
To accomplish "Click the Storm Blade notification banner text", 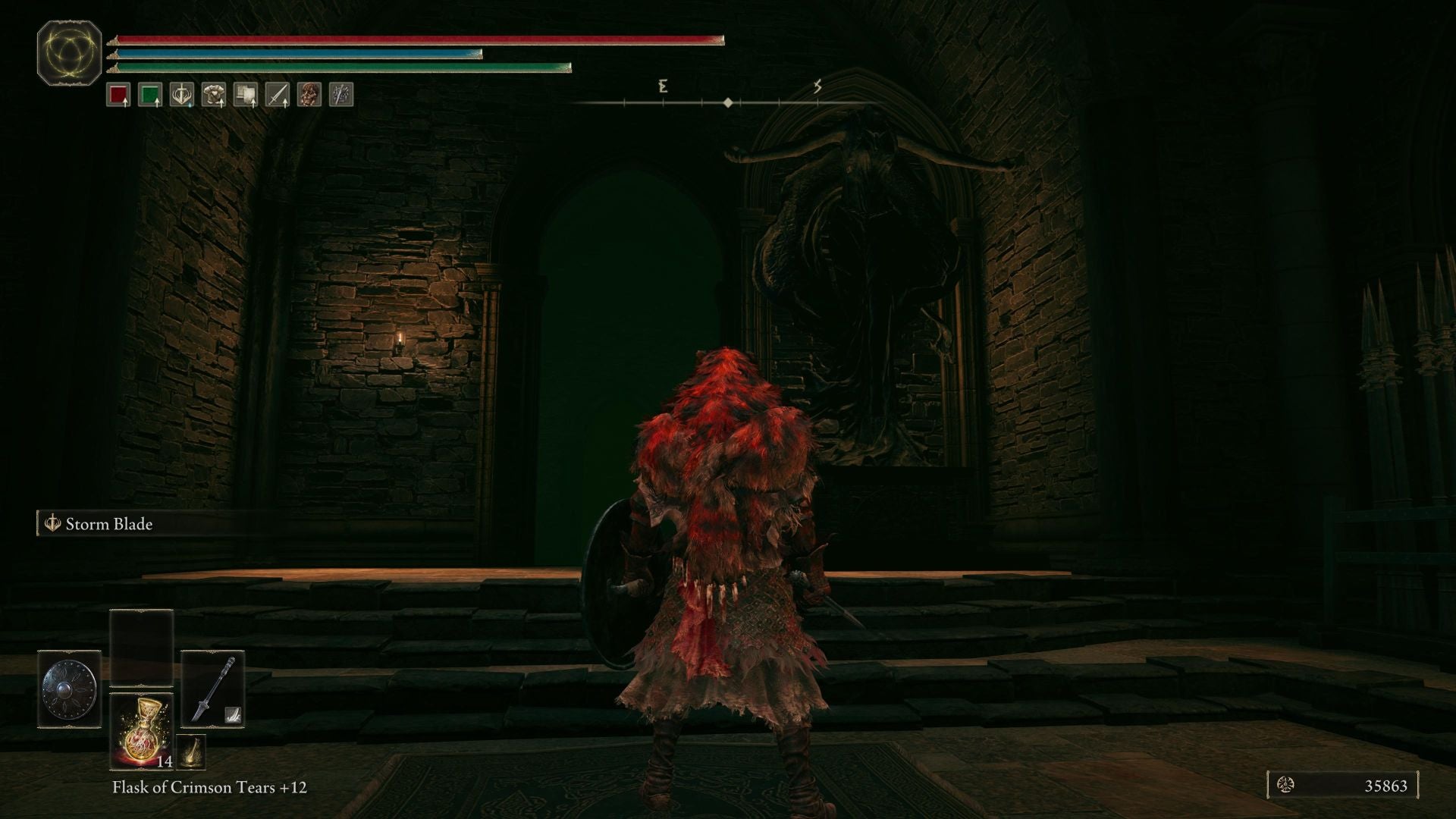I will (x=109, y=523).
